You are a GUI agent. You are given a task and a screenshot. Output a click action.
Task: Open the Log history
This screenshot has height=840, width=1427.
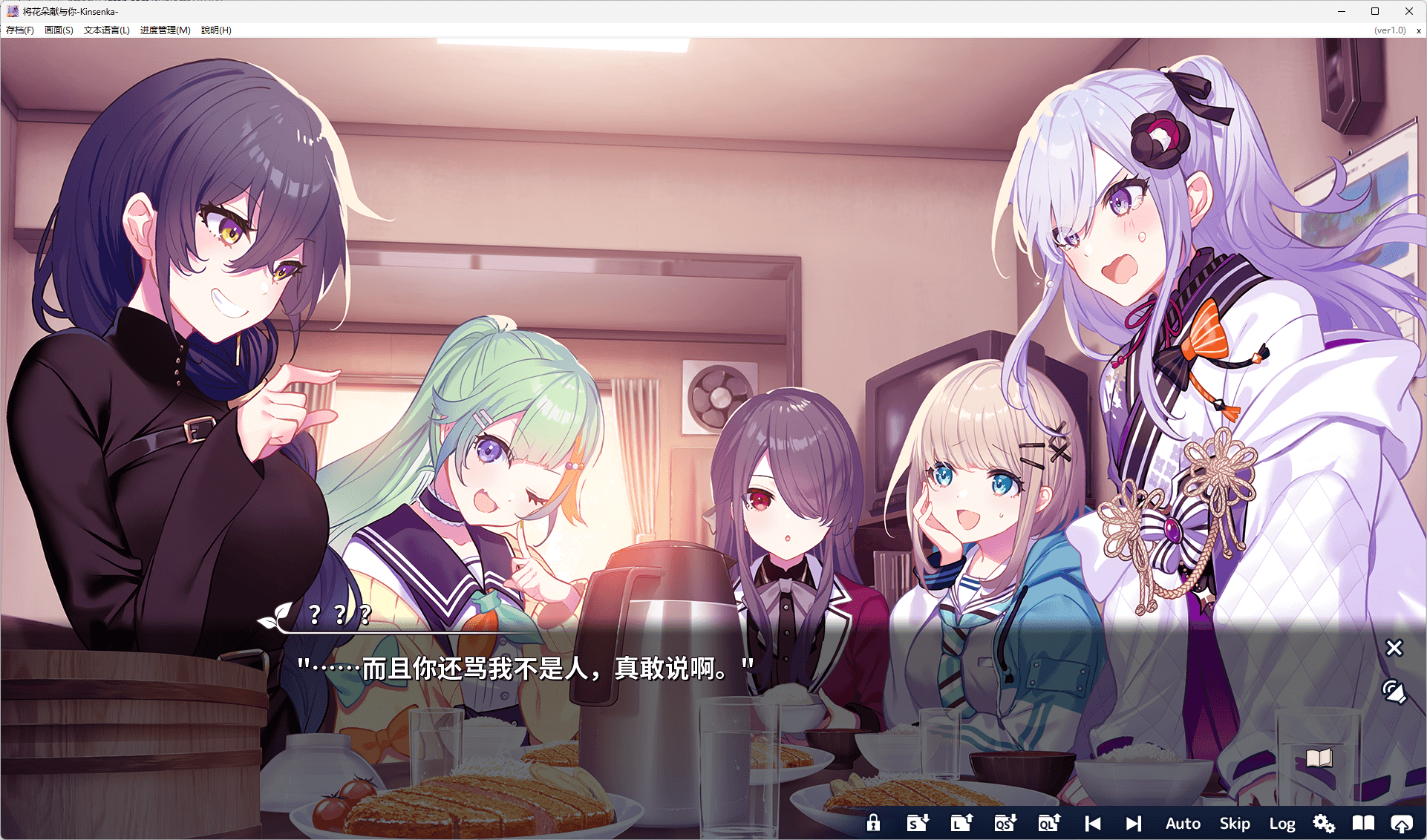click(x=1282, y=823)
